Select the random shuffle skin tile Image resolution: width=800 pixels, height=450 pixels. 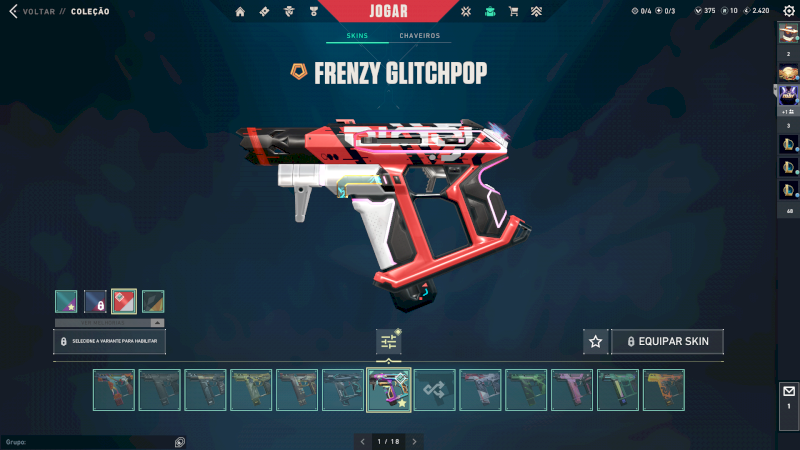435,390
